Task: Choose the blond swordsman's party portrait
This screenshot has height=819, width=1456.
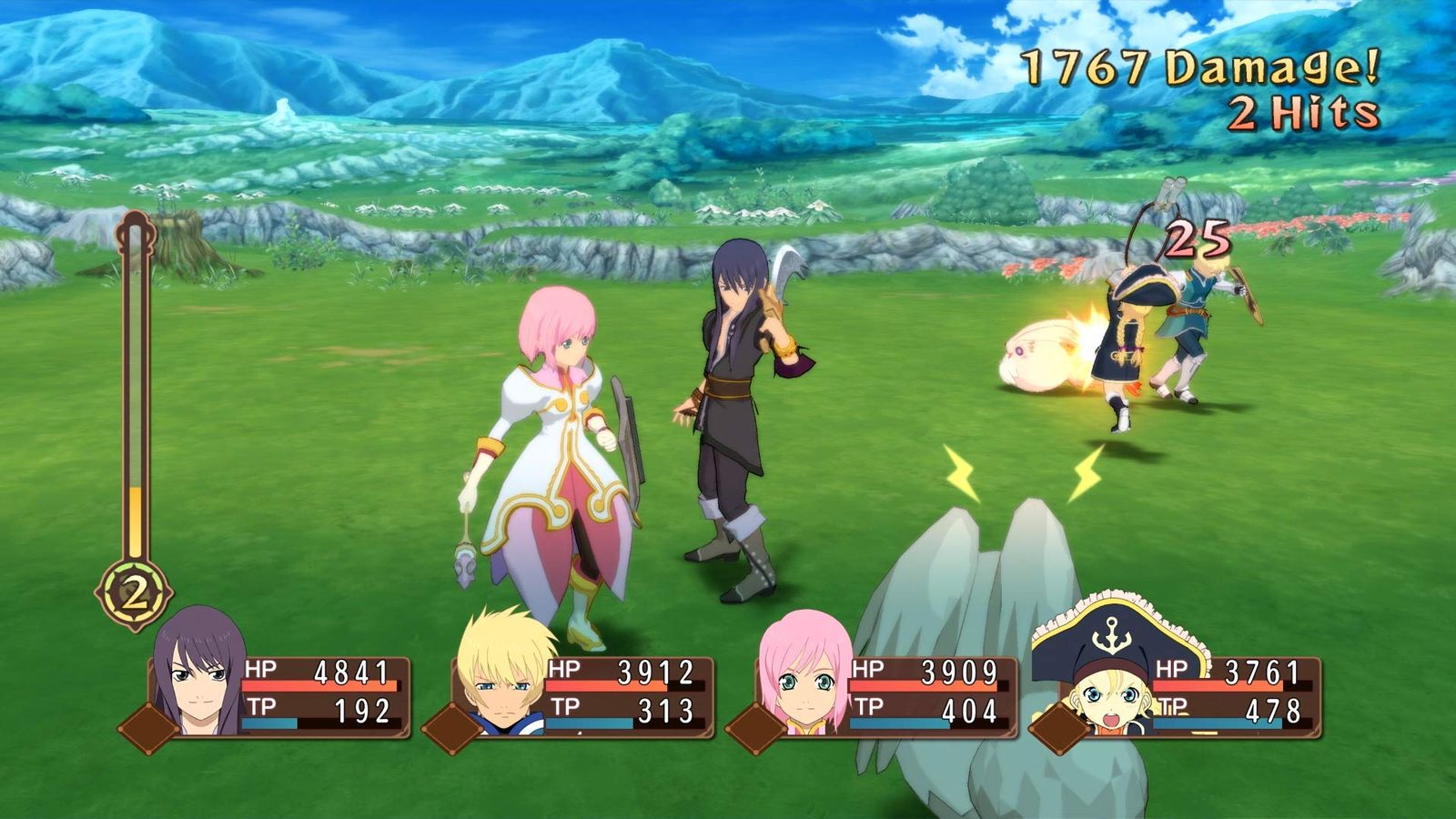Action: pyautogui.click(x=503, y=675)
